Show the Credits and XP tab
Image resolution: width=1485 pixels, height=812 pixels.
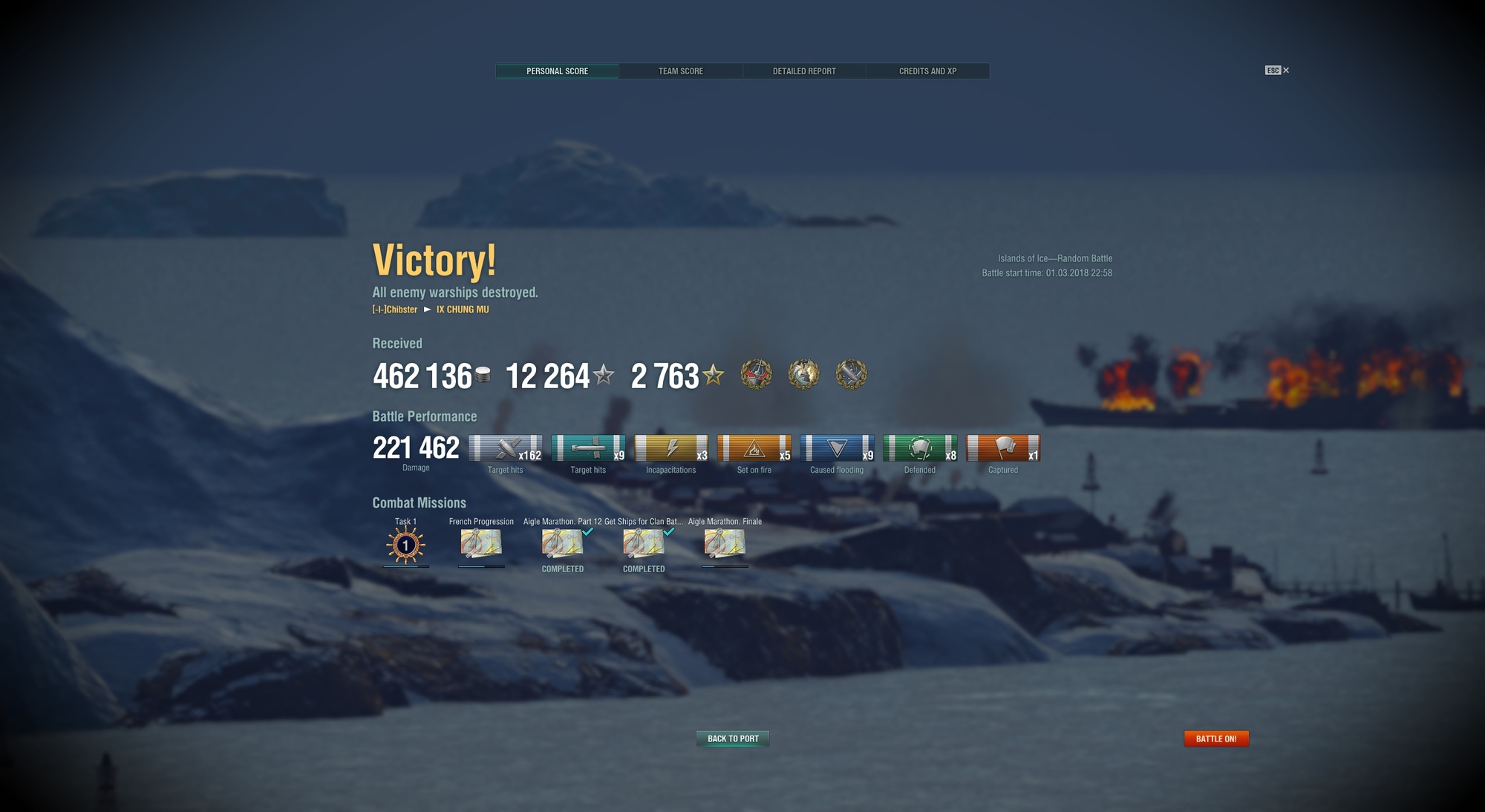point(927,71)
